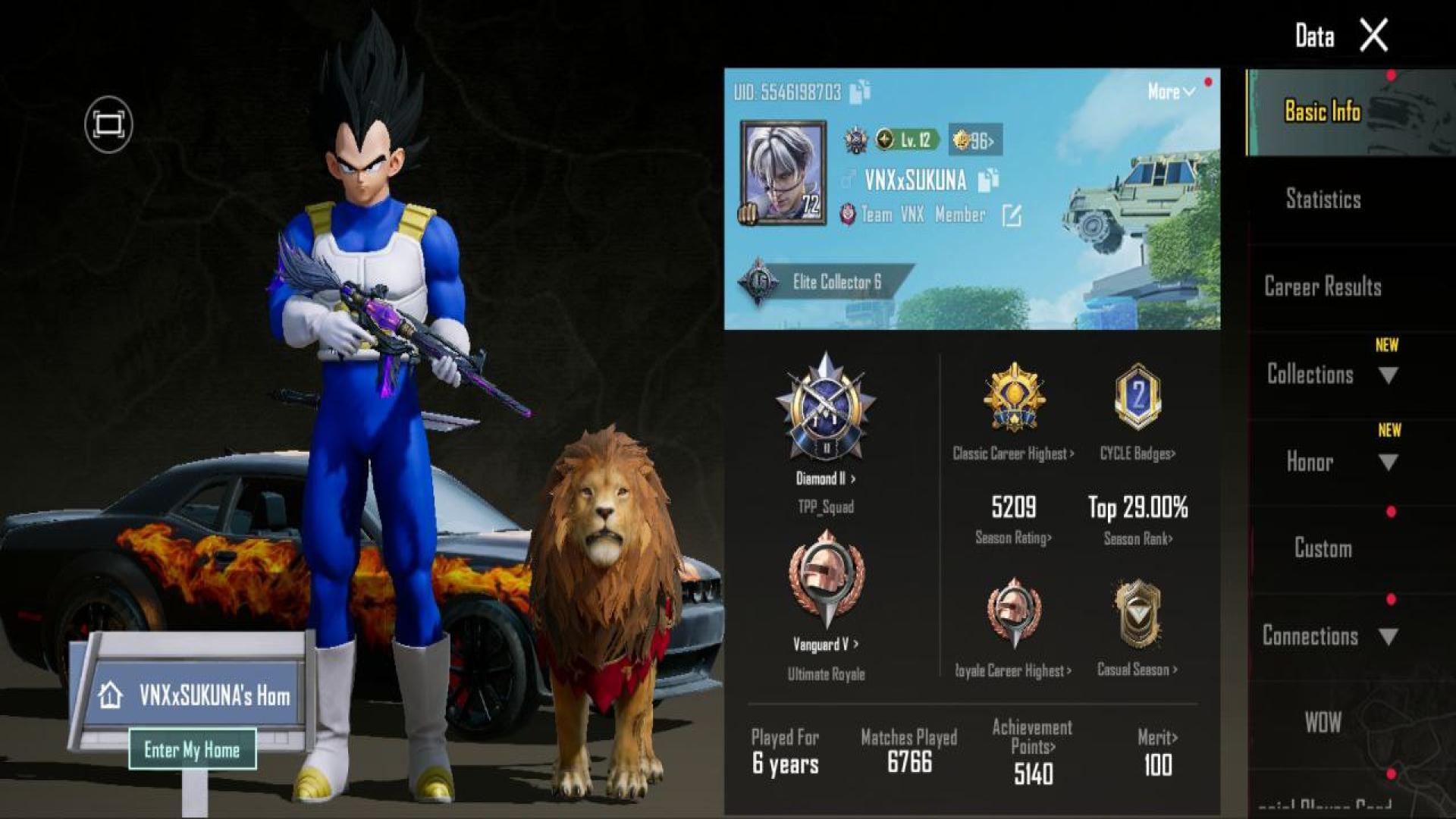
Task: Open the WOW tab
Action: (x=1323, y=723)
